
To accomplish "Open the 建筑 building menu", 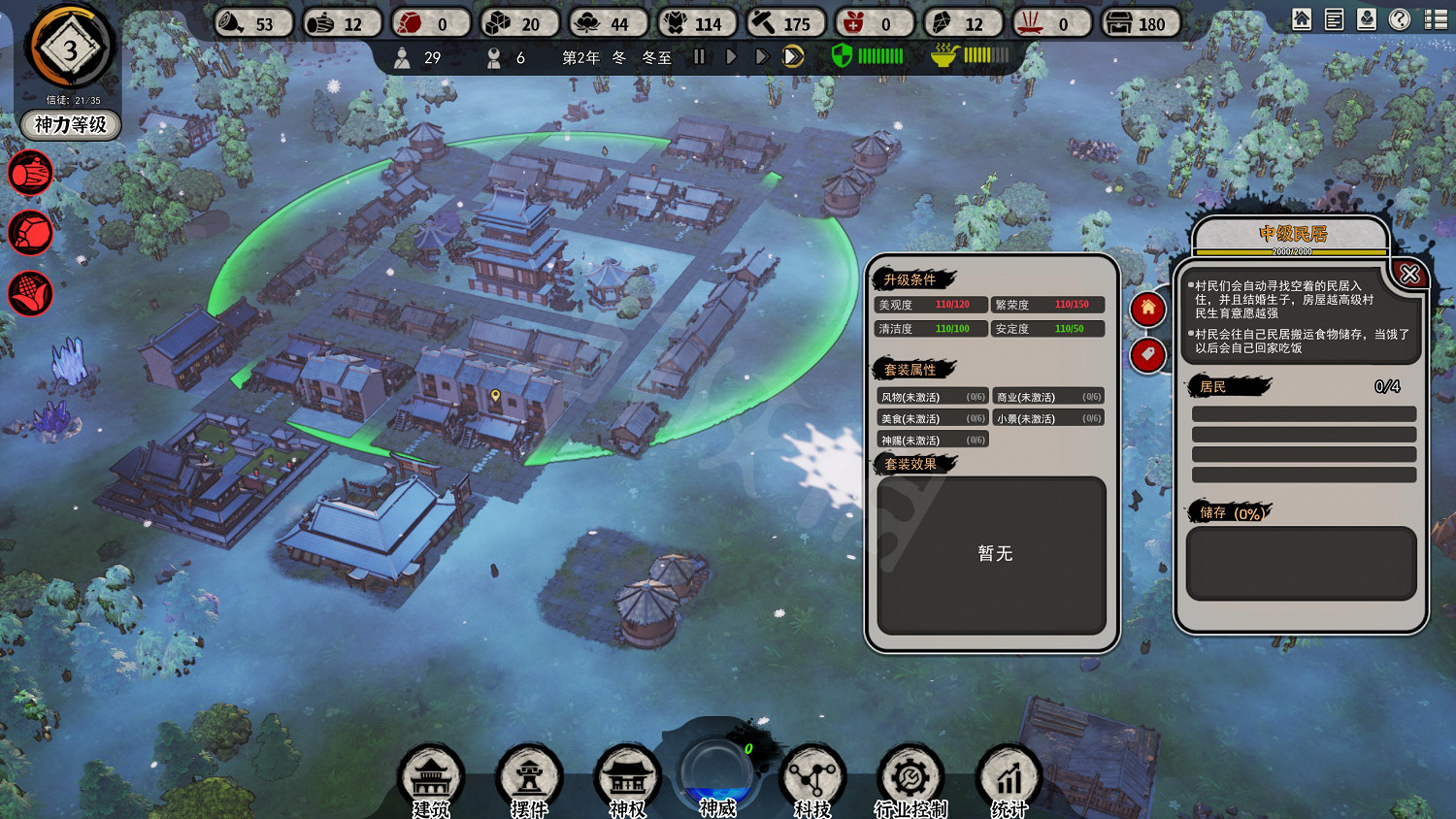I will 431,778.
